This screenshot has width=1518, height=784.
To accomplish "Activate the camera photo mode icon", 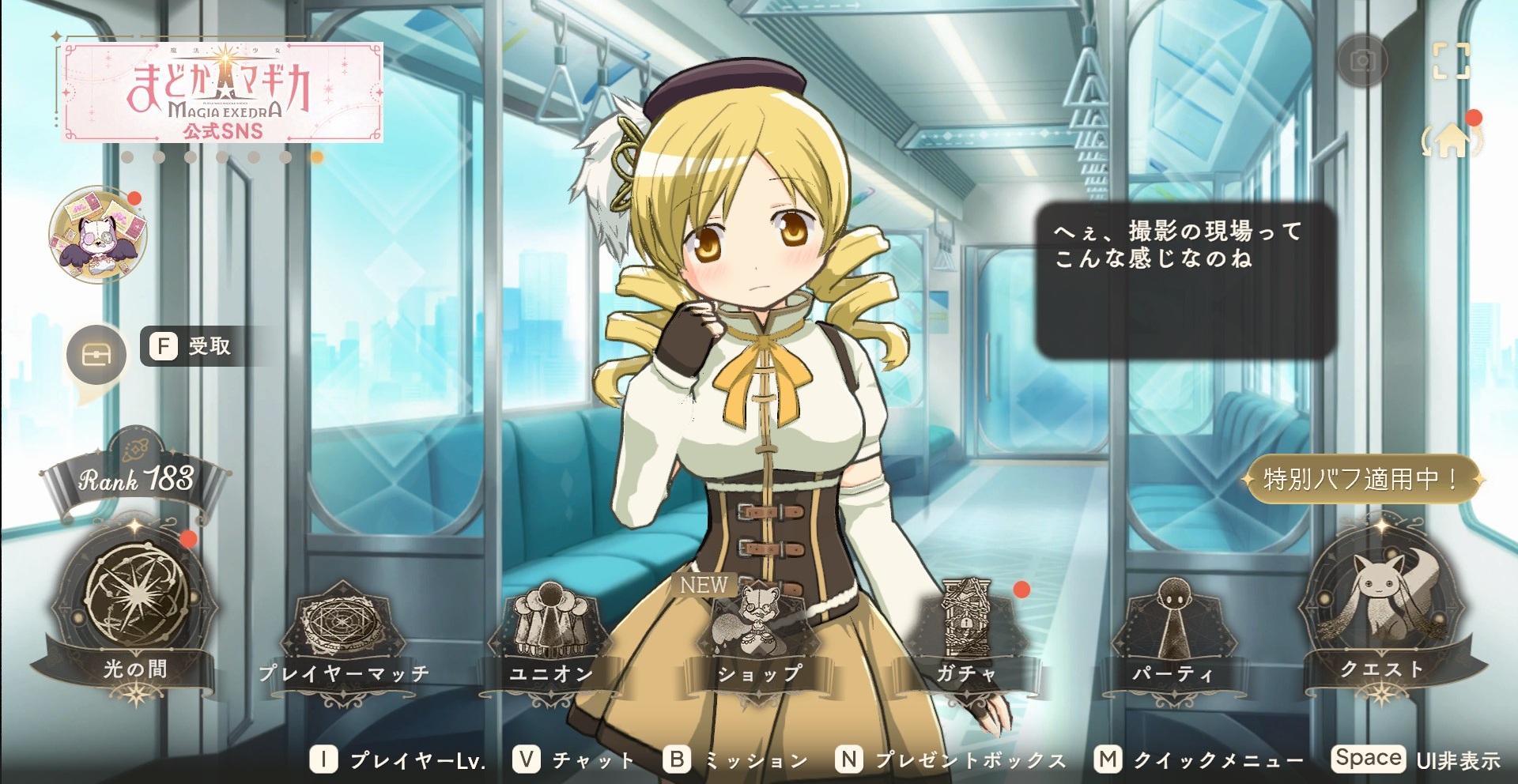I will point(1361,61).
